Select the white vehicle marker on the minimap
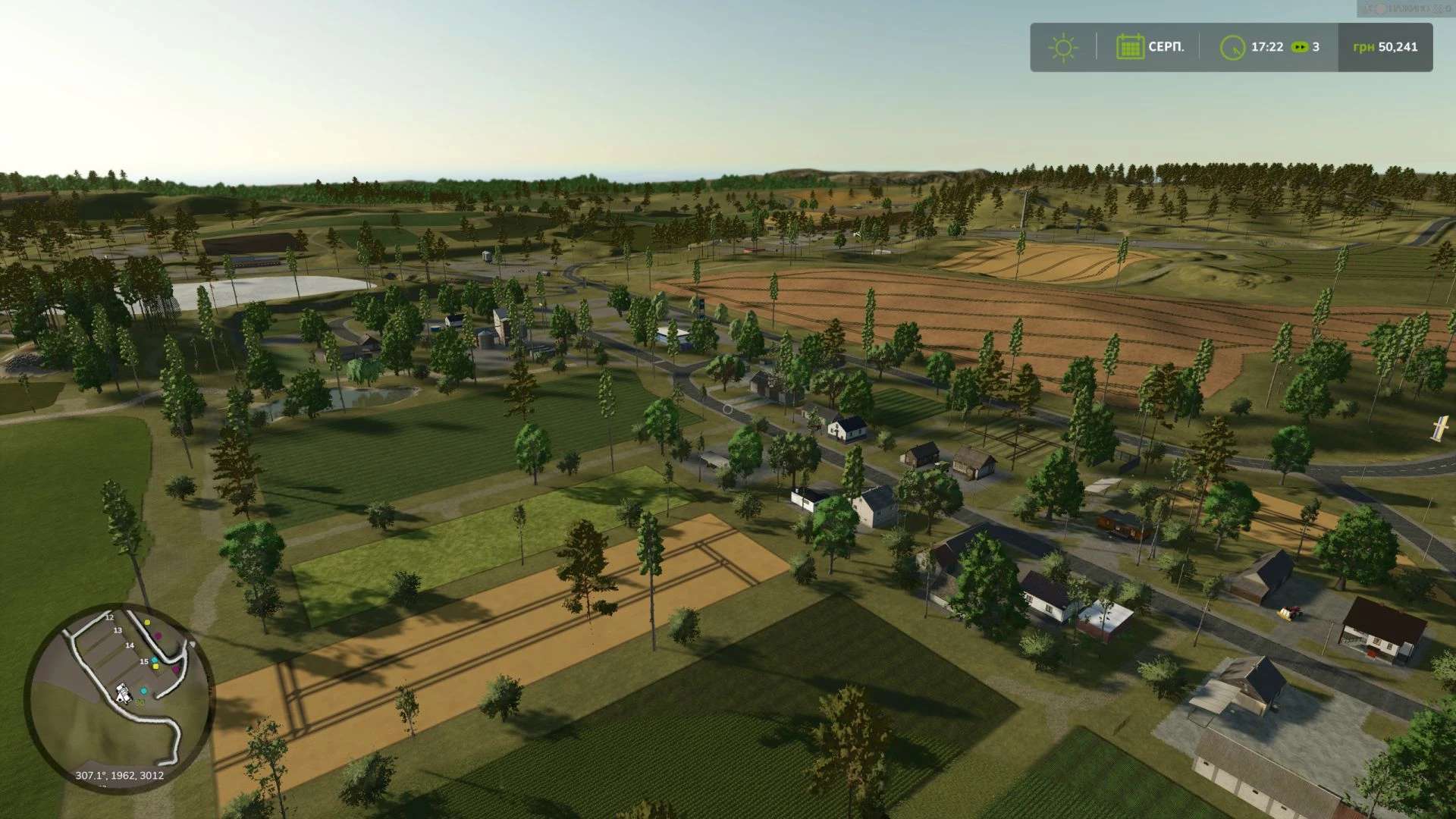Viewport: 1456px width, 819px height. tap(123, 692)
